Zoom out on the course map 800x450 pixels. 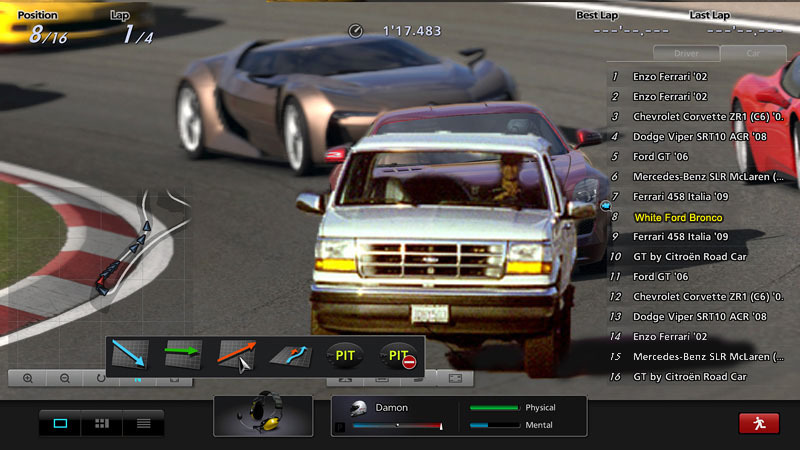pos(64,379)
